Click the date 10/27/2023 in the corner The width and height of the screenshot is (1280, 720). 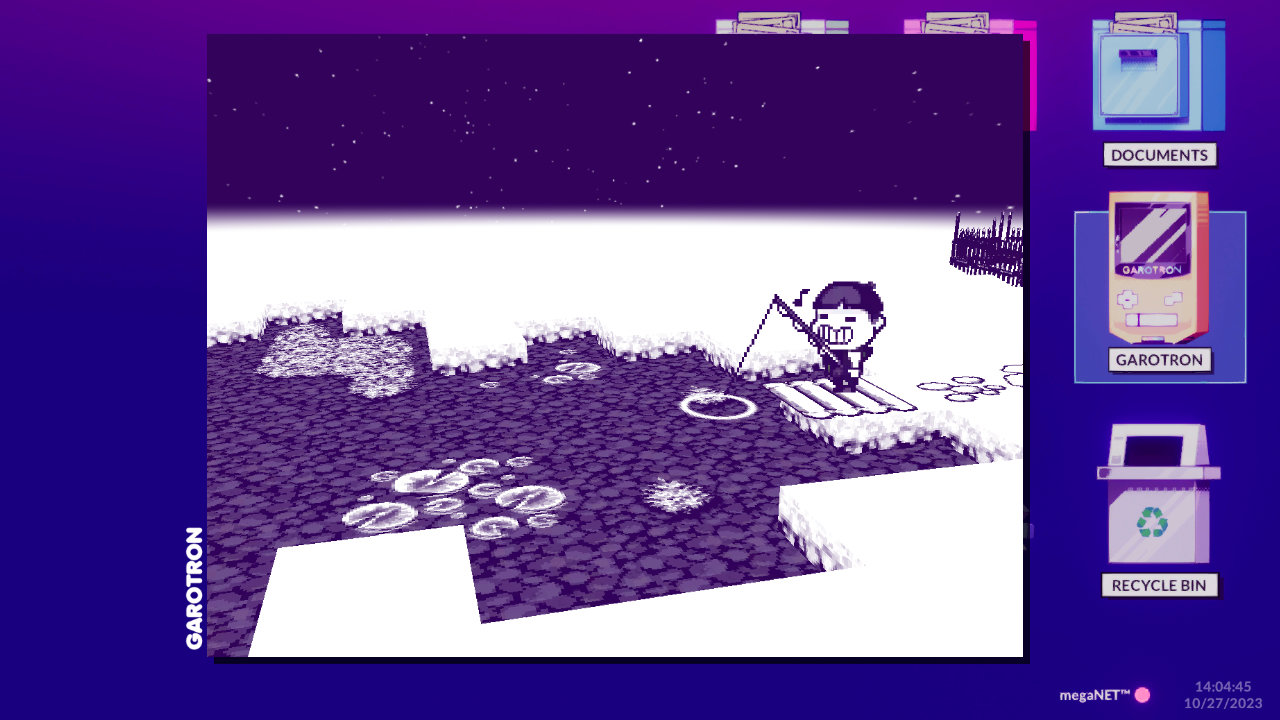click(x=1222, y=703)
